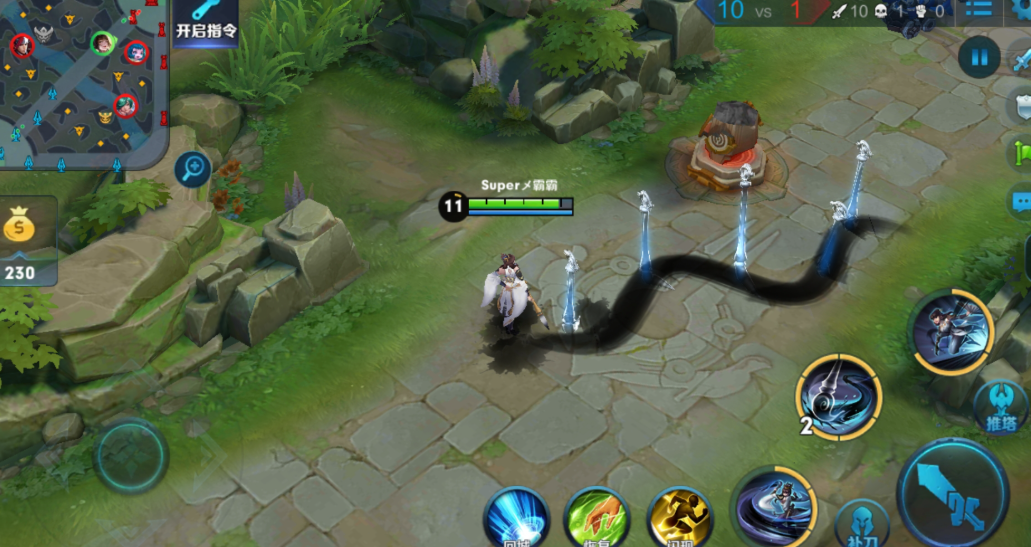The height and width of the screenshot is (547, 1031).
Task: Tap the virtual movement joystick
Action: [x=131, y=457]
